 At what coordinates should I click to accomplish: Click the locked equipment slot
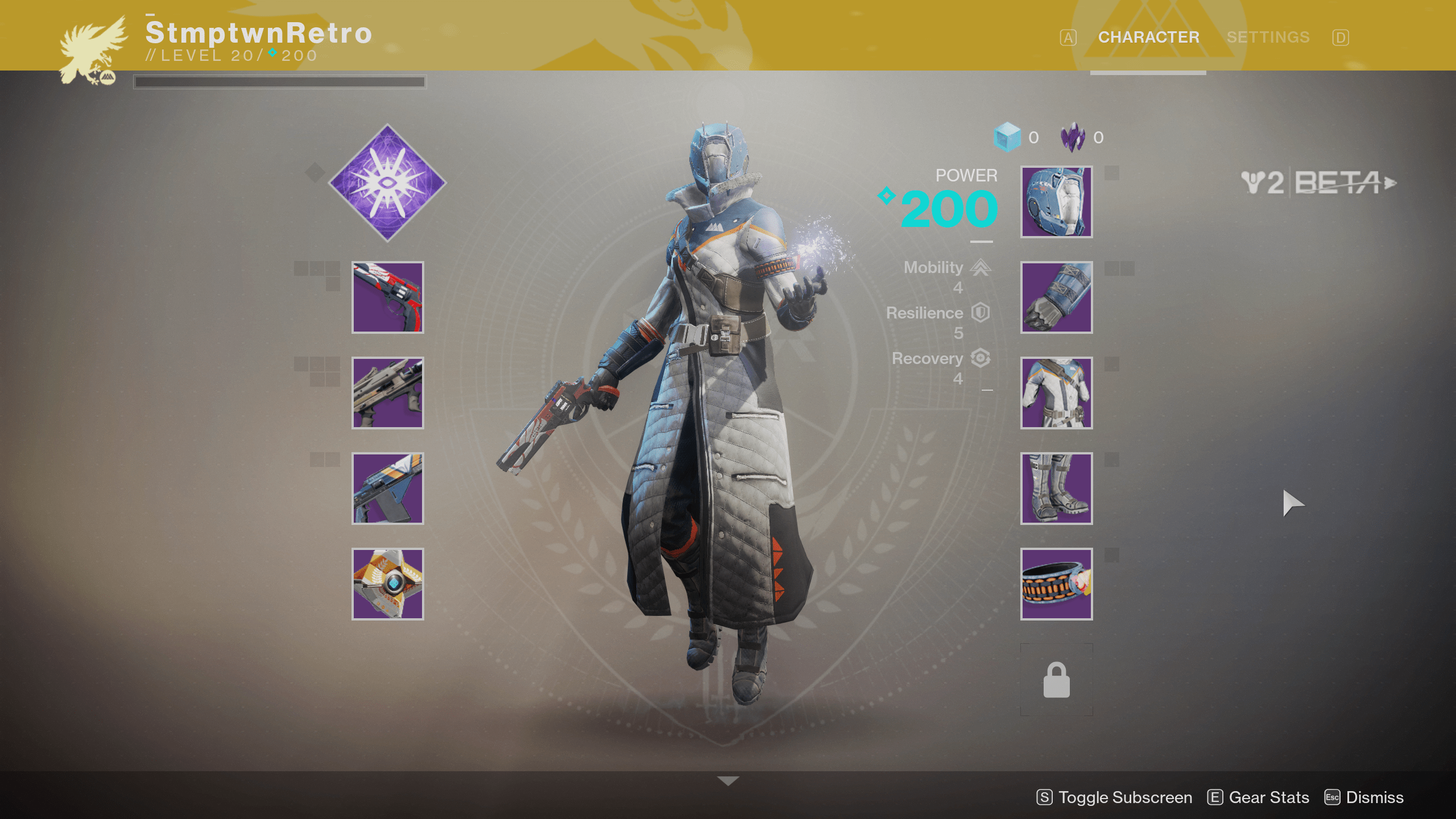[x=1056, y=678]
